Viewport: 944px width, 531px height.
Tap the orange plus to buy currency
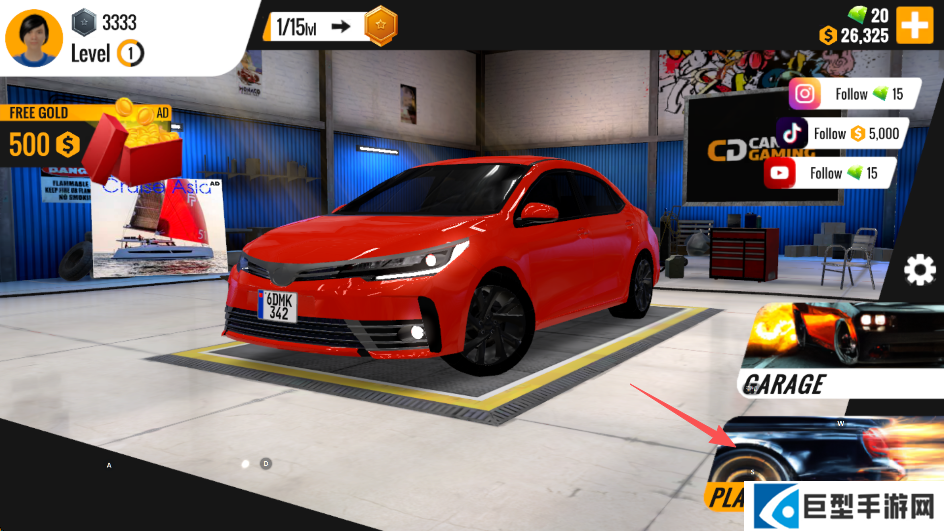coord(914,24)
